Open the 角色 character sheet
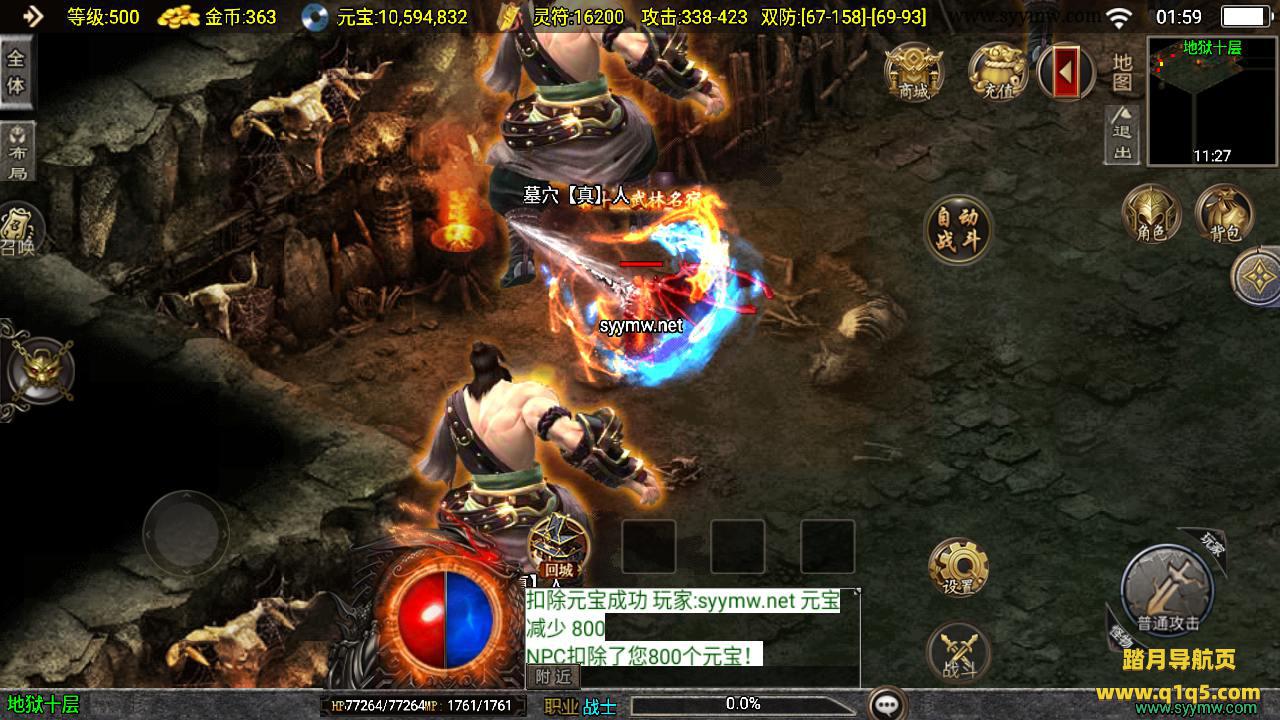Viewport: 1280px width, 720px height. pos(1151,214)
